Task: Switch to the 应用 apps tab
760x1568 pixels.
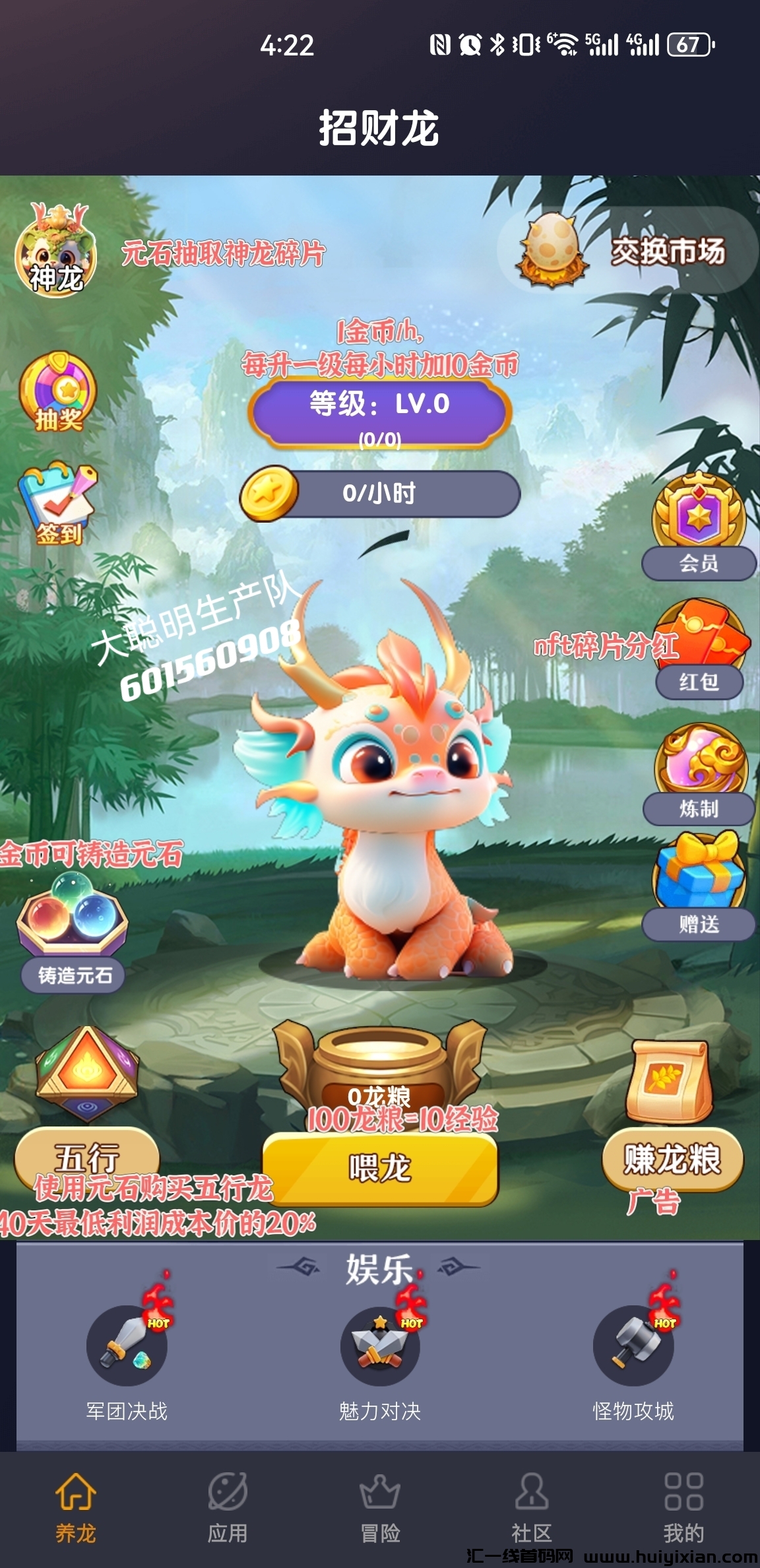Action: tap(228, 1508)
